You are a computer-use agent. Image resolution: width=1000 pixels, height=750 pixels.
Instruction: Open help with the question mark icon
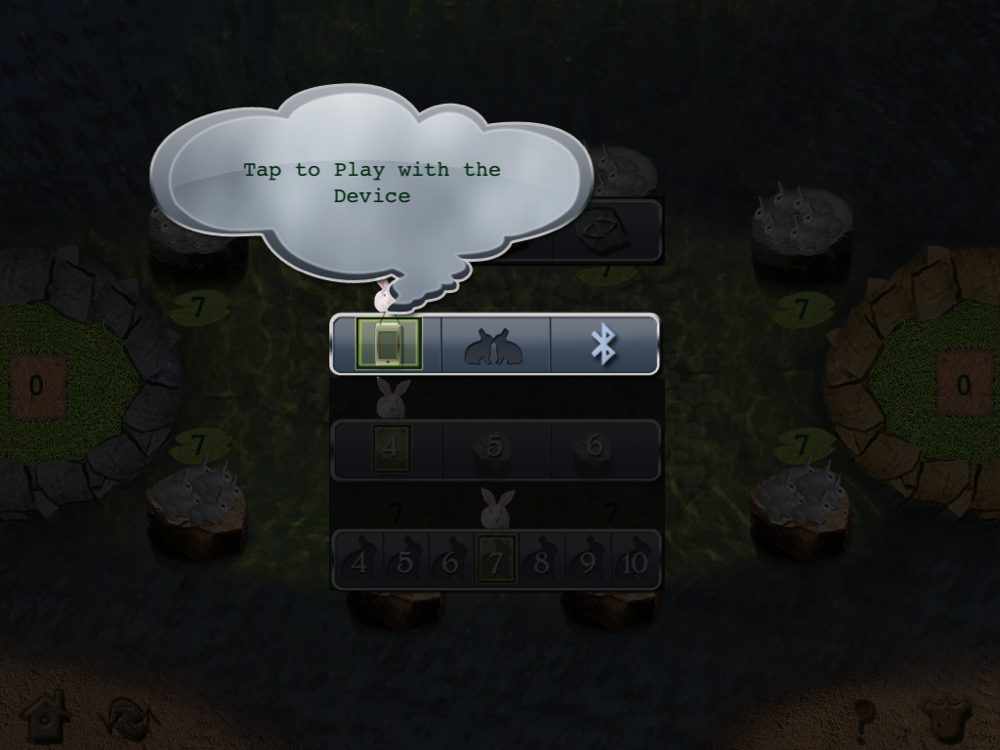click(866, 718)
